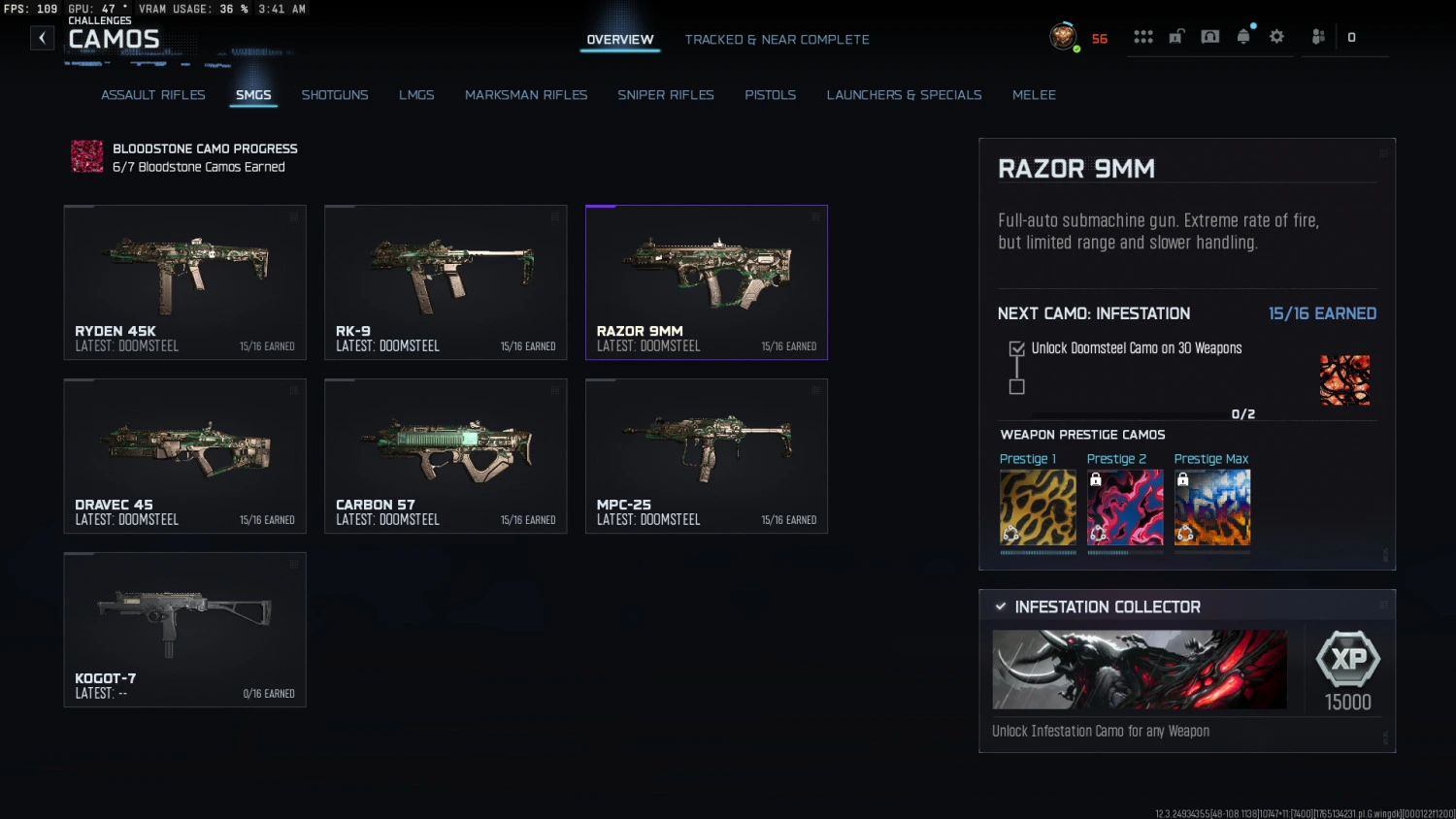Click the grid of dots apps icon
Screen dimensions: 1456x819
pyautogui.click(x=1143, y=36)
